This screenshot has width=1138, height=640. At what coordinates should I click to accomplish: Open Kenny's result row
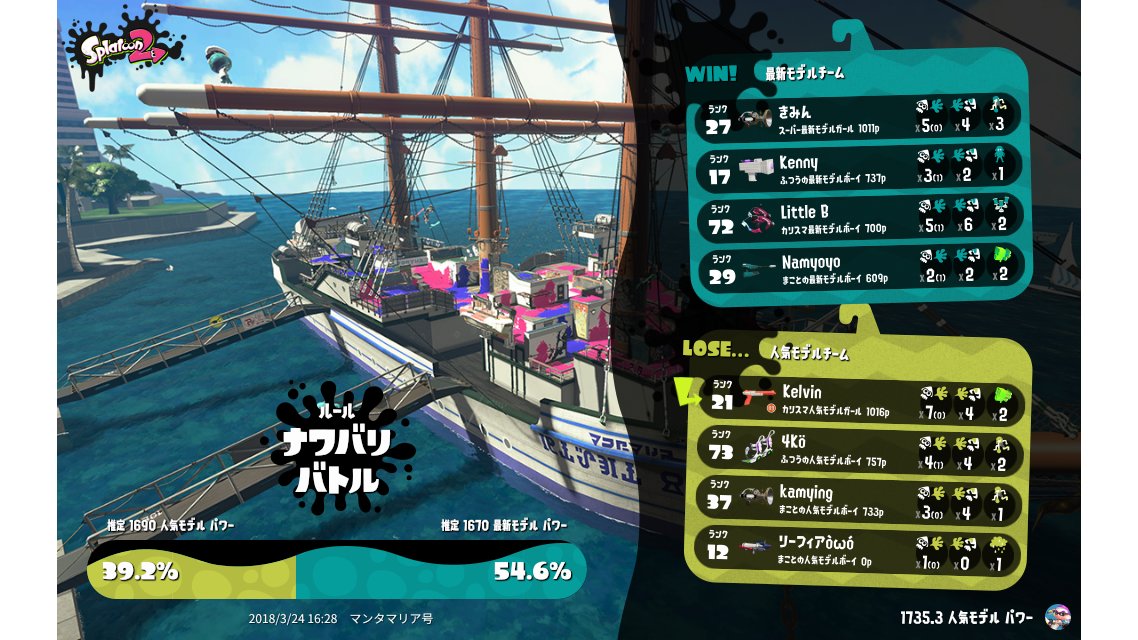(860, 166)
